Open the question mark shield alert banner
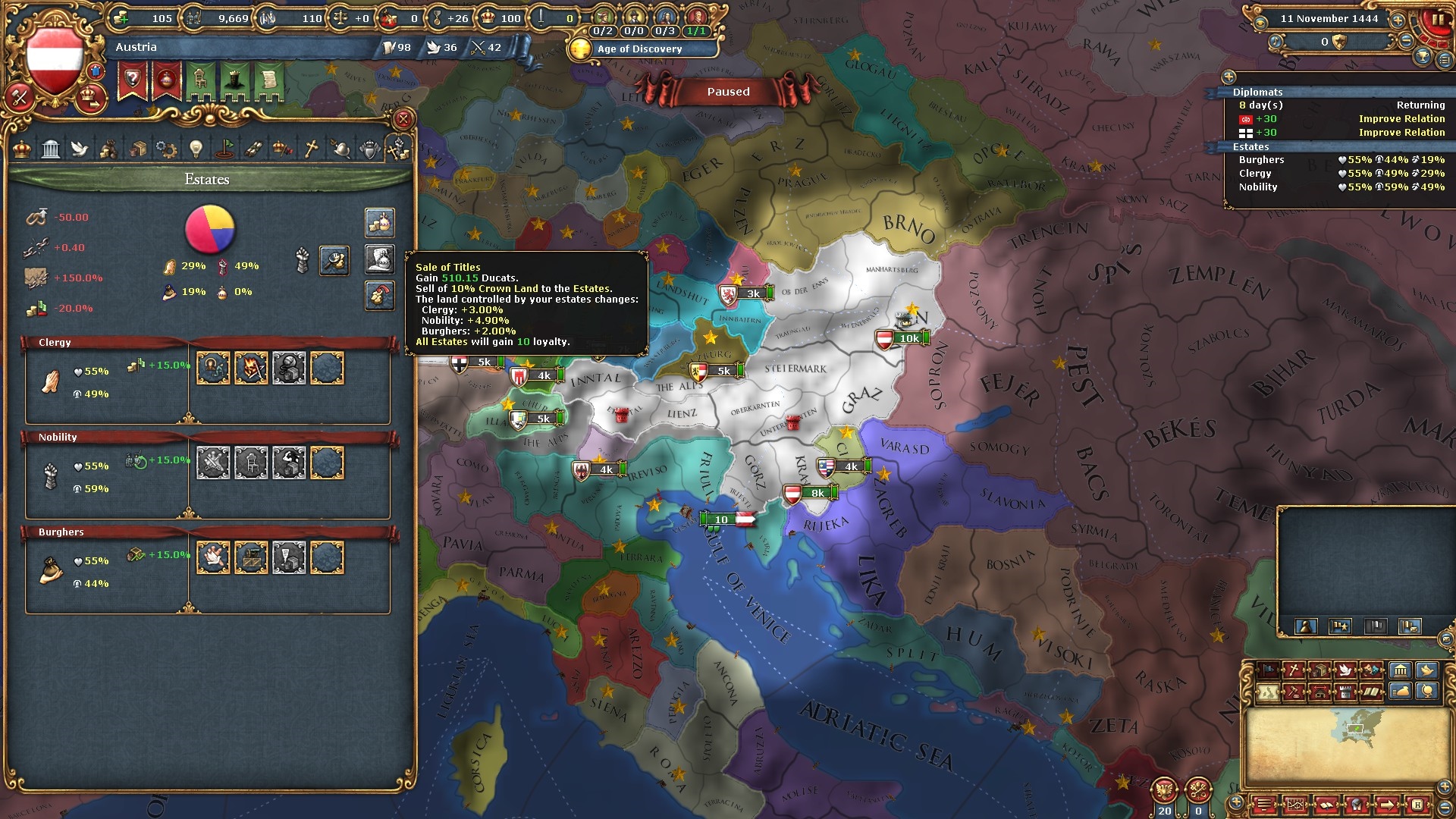 click(x=132, y=80)
